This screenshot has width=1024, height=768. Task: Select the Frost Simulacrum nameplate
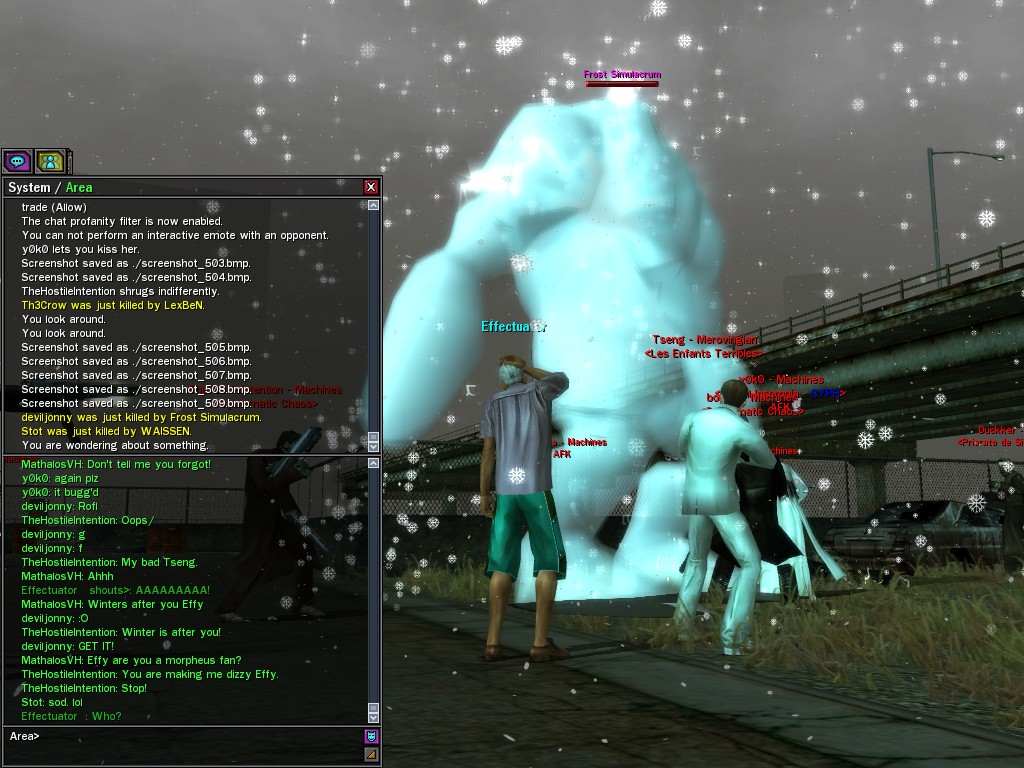point(622,75)
